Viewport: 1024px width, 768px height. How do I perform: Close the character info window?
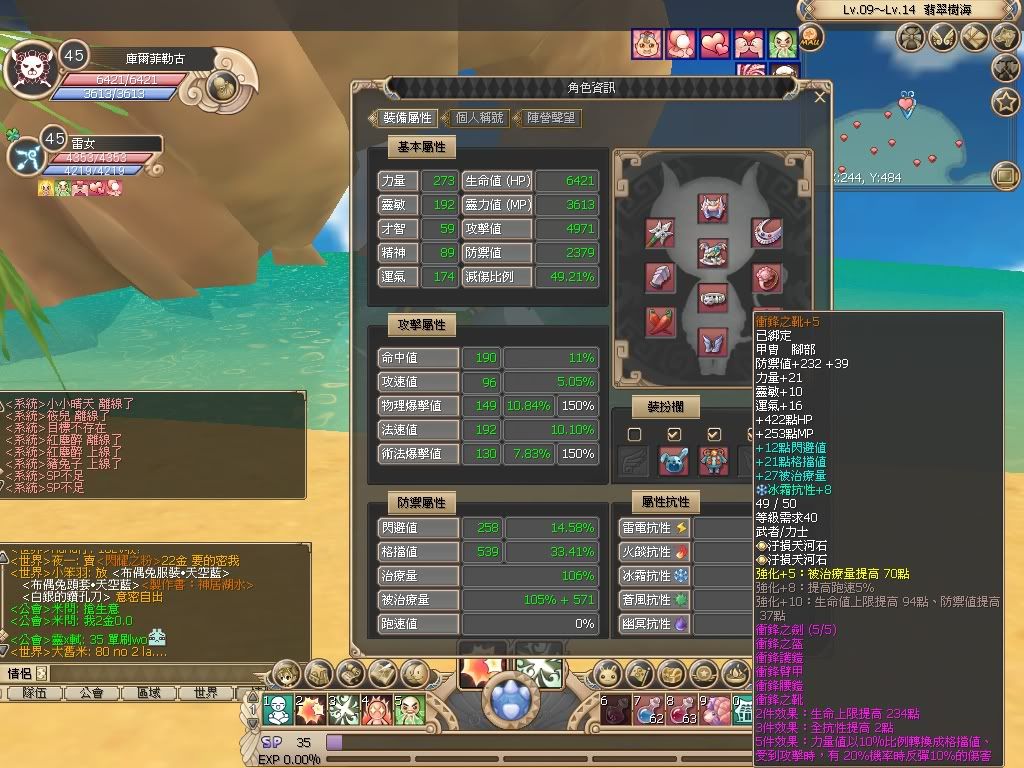pos(821,98)
